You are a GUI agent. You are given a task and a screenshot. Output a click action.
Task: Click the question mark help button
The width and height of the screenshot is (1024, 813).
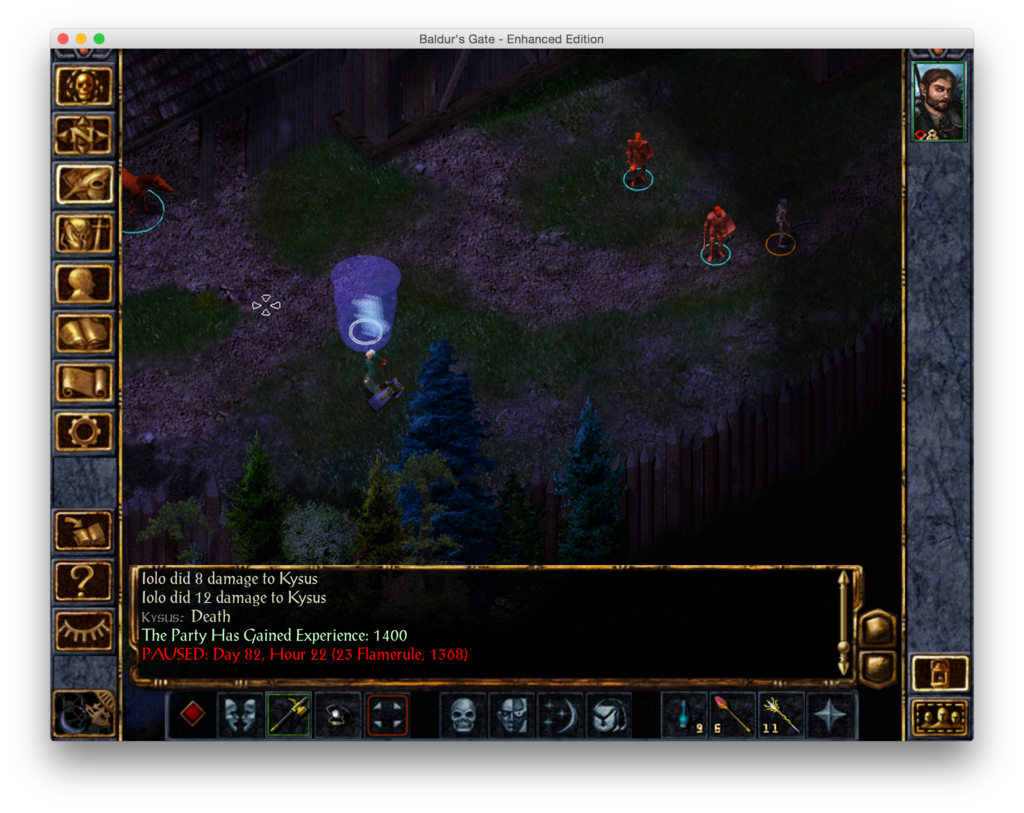83,581
